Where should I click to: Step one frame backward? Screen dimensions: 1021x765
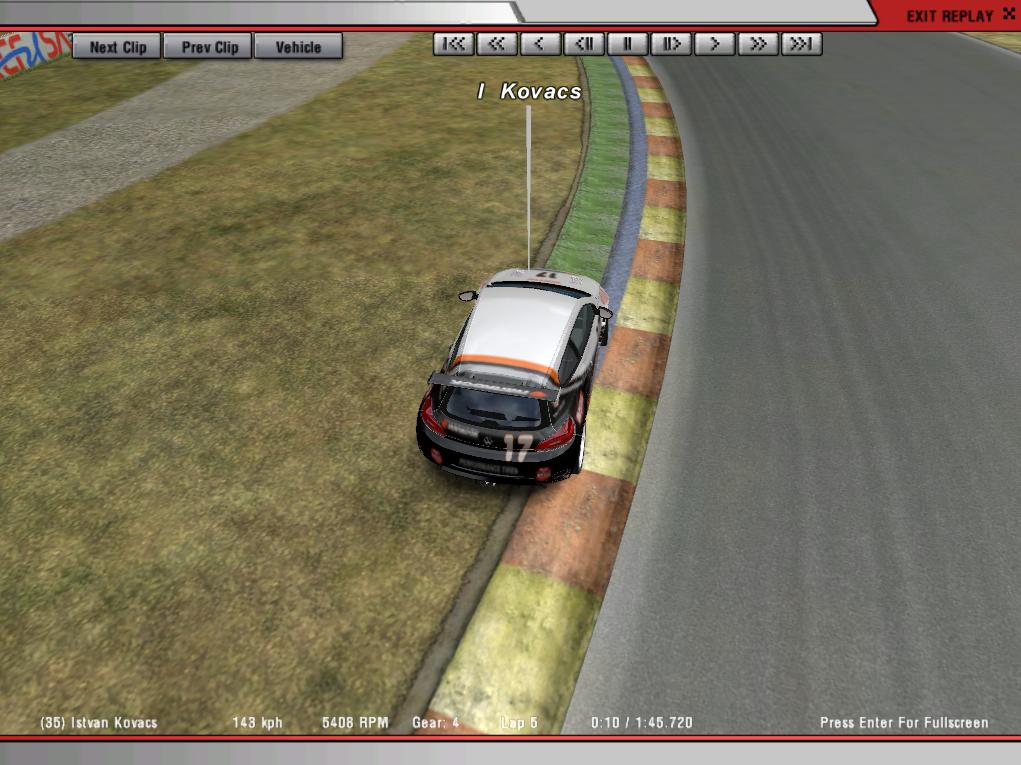[584, 44]
